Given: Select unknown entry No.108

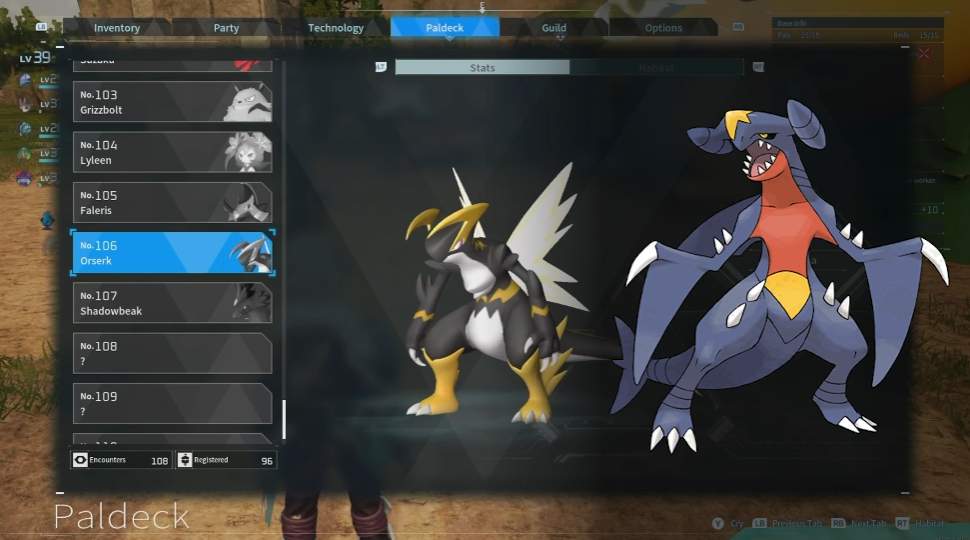Looking at the screenshot, I should 172,353.
